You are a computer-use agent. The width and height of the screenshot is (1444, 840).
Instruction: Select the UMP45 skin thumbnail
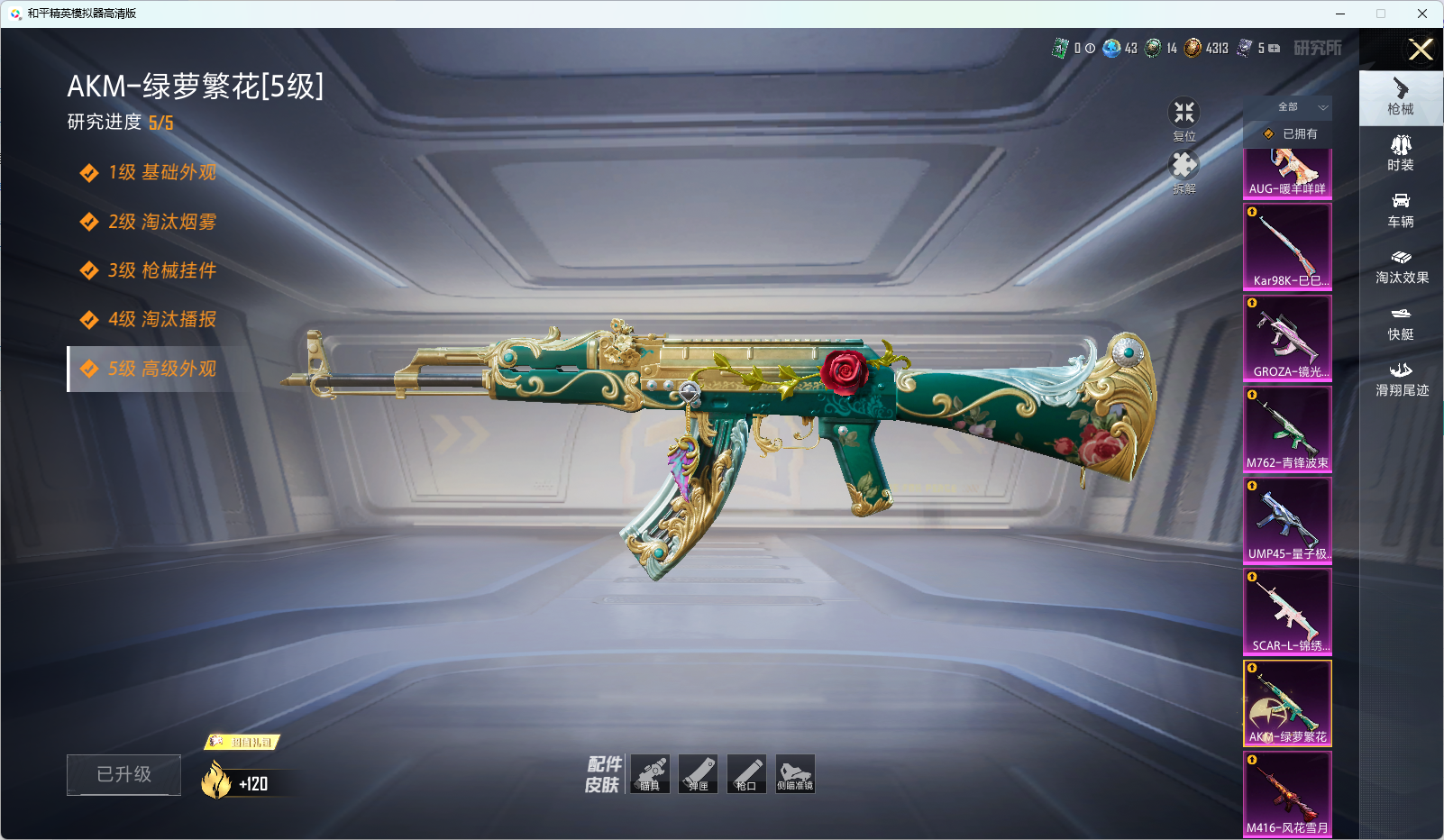click(1287, 519)
